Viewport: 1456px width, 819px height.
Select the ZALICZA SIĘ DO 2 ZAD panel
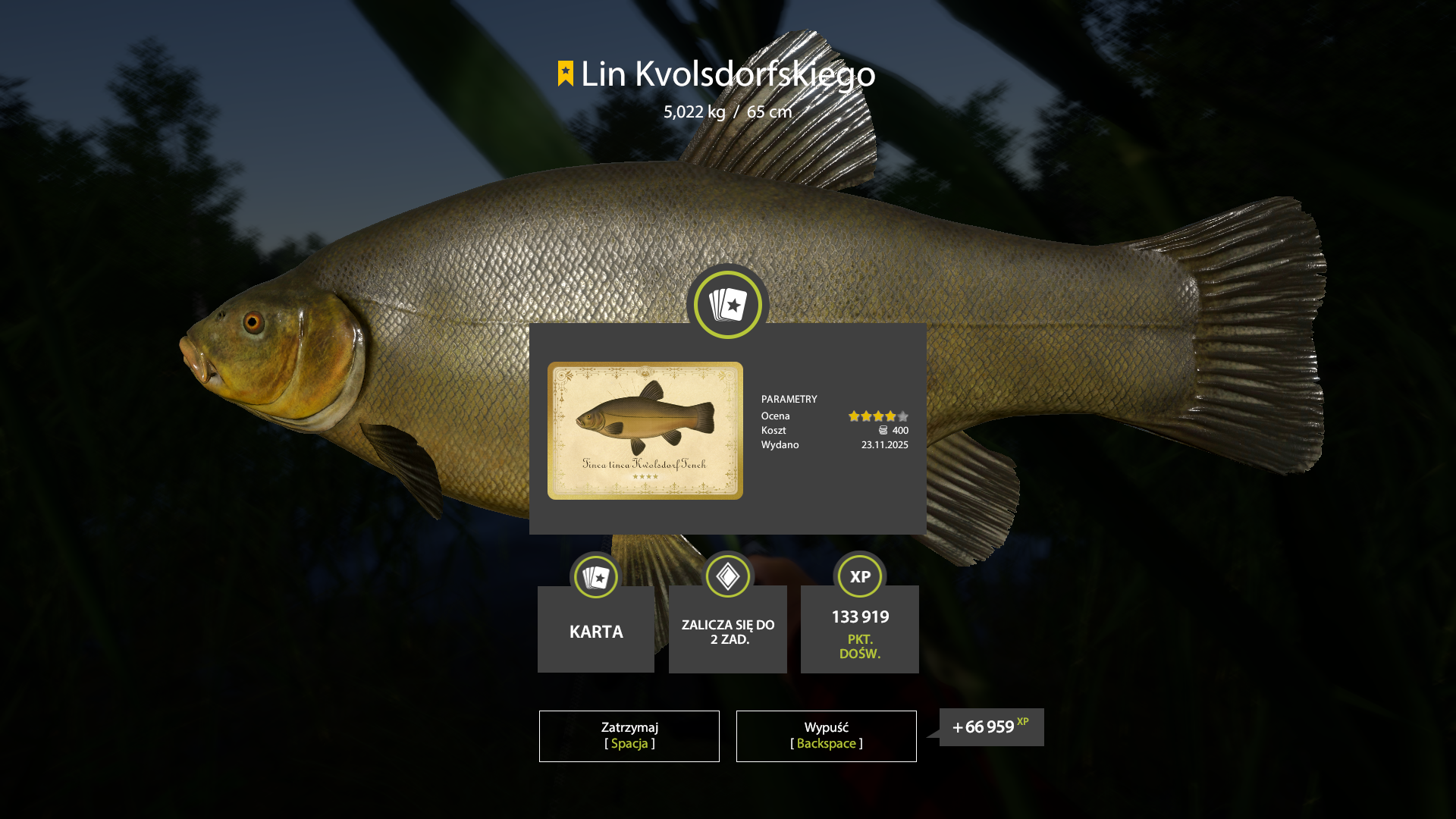click(727, 631)
